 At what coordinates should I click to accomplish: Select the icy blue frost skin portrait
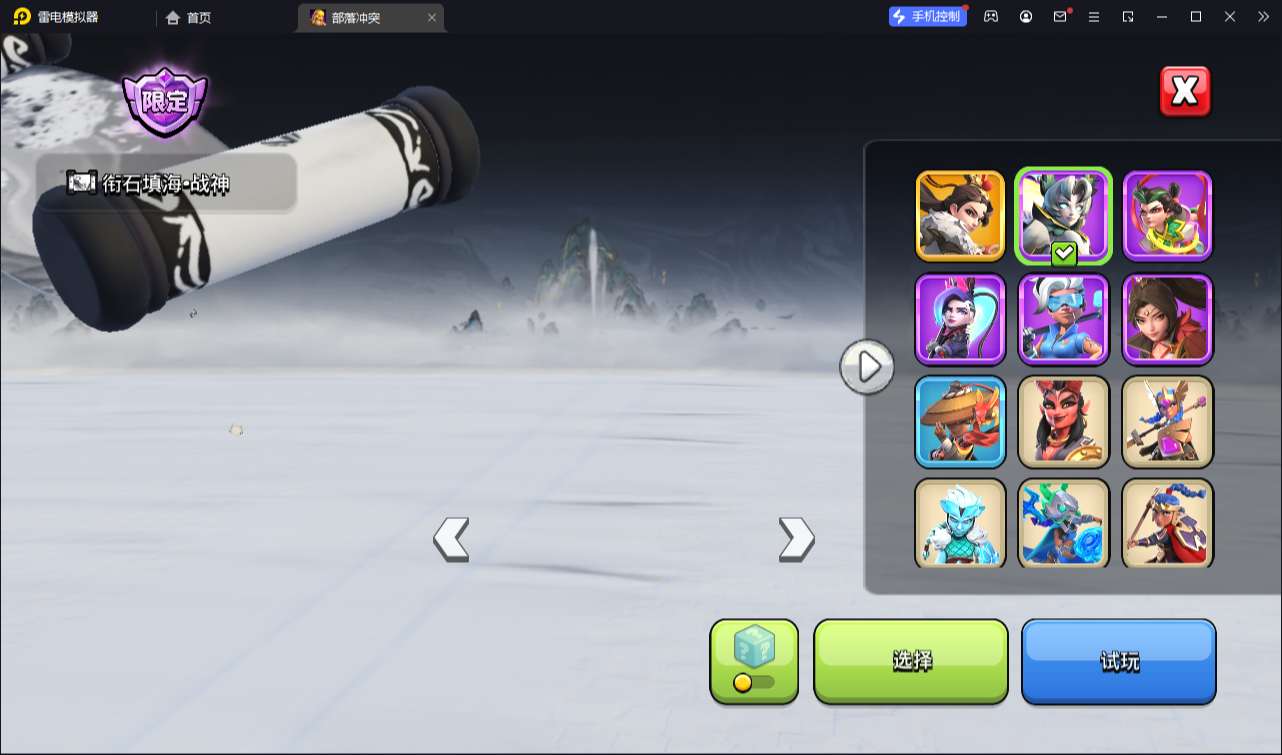(x=960, y=524)
